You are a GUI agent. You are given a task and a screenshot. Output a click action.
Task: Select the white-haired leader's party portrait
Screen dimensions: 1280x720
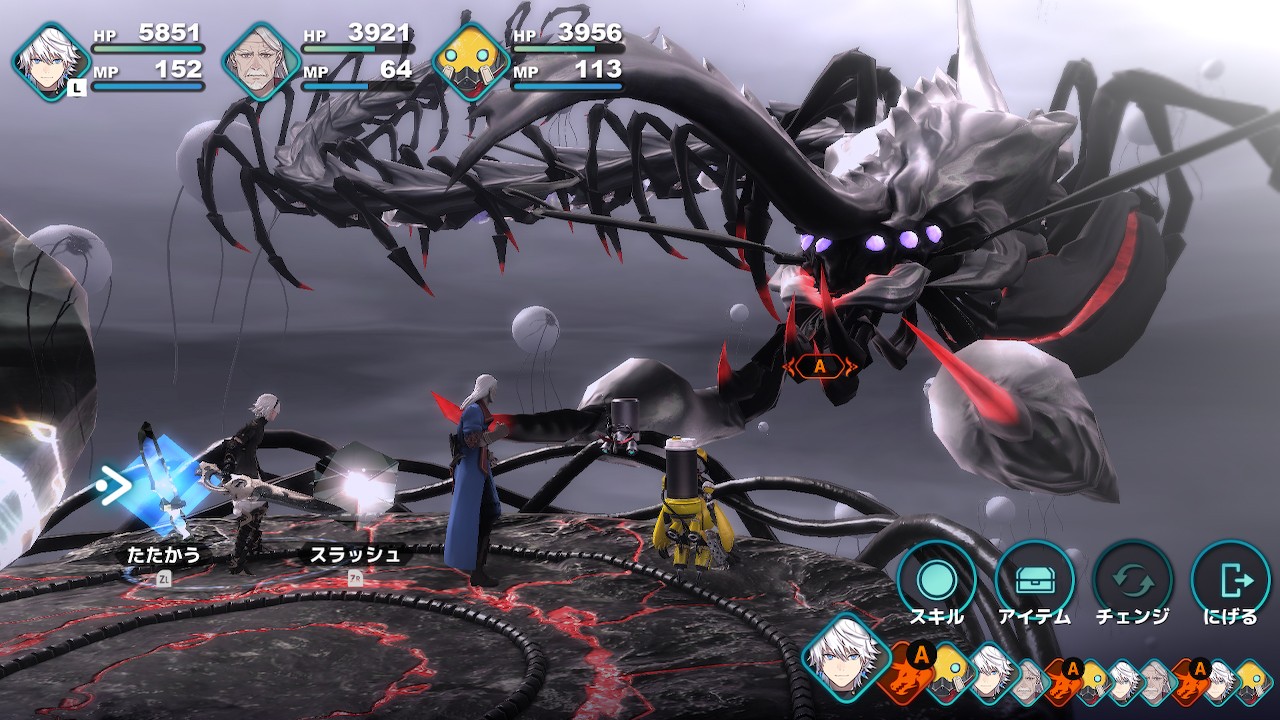coord(50,61)
